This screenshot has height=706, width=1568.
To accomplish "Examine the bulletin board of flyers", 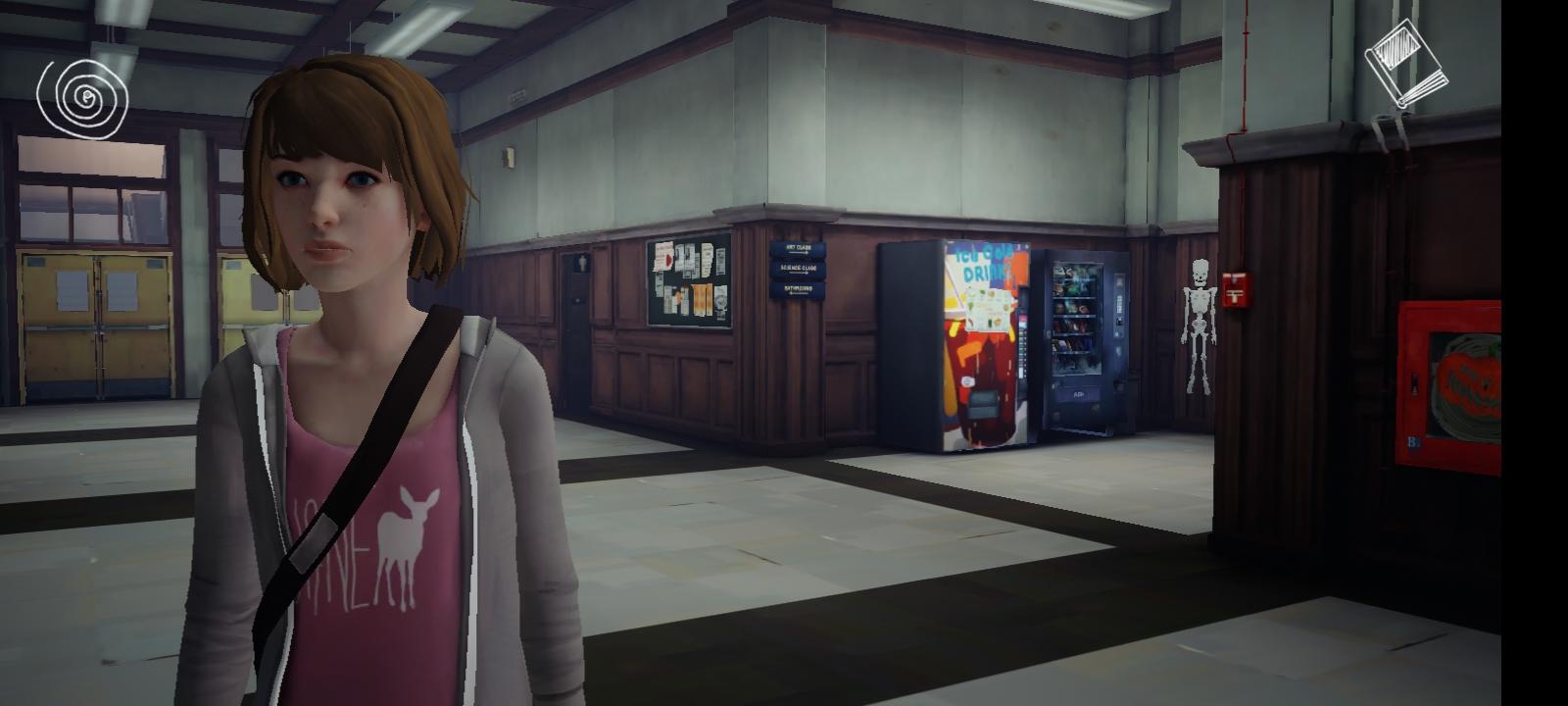I will pyautogui.click(x=689, y=281).
